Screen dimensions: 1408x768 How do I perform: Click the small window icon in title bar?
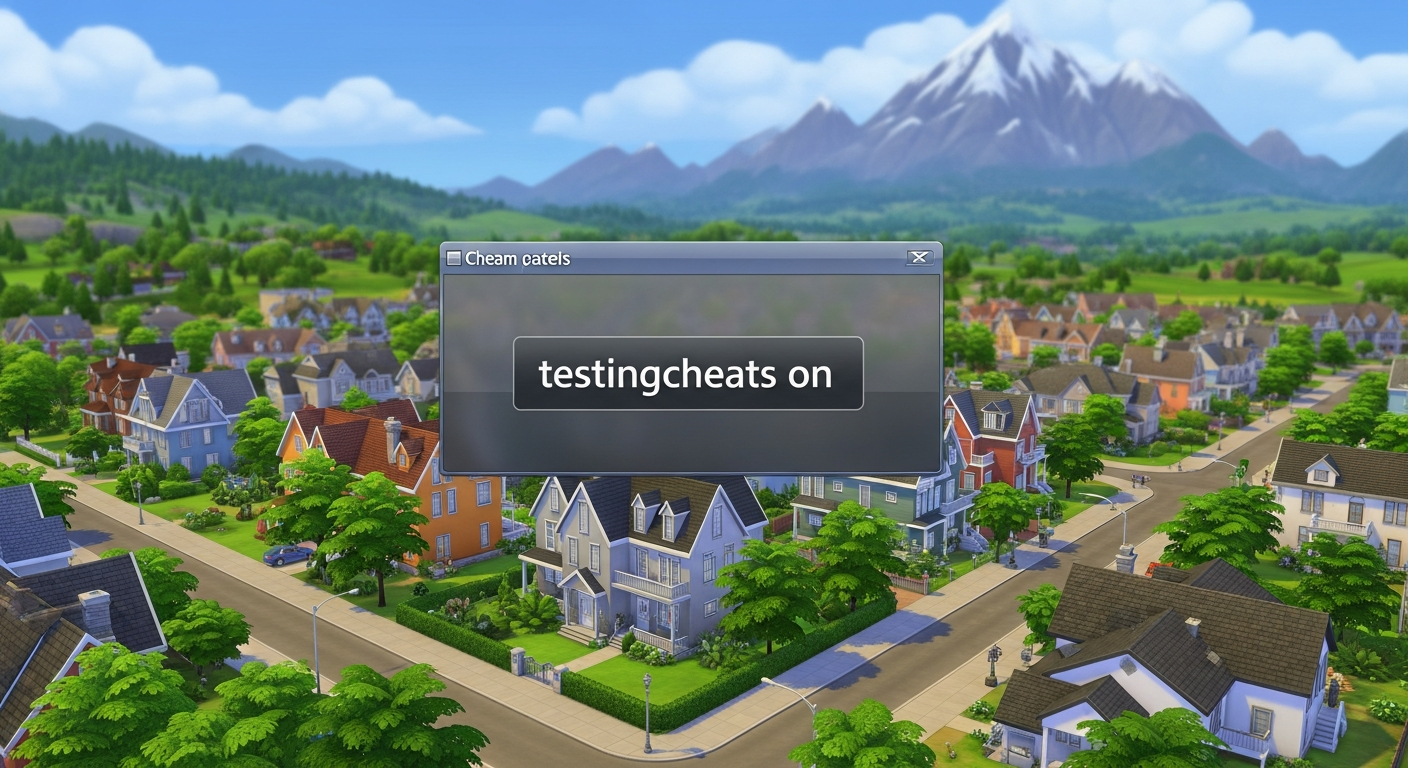455,258
